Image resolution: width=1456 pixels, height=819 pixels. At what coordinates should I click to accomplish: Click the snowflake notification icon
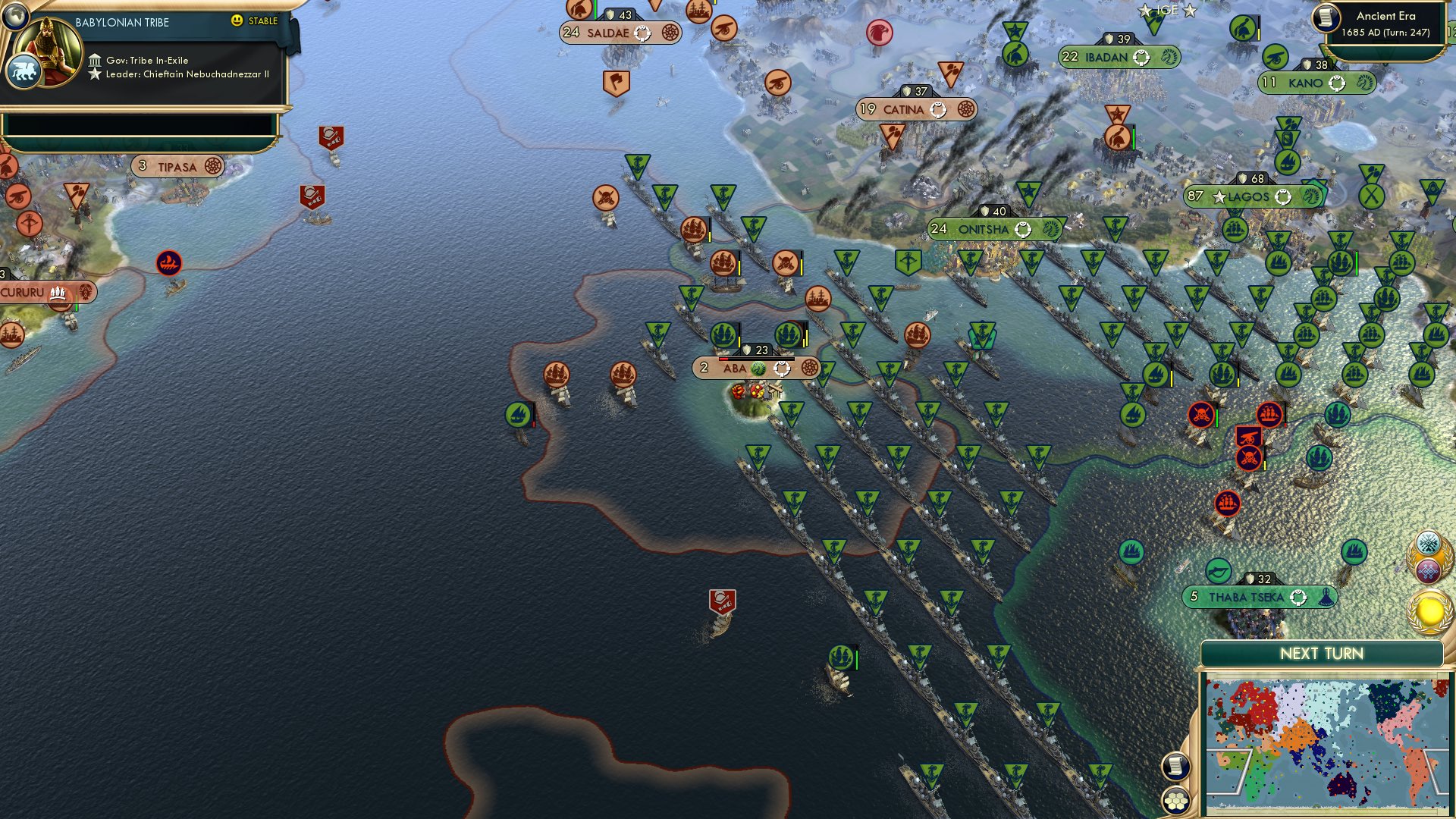click(1429, 543)
